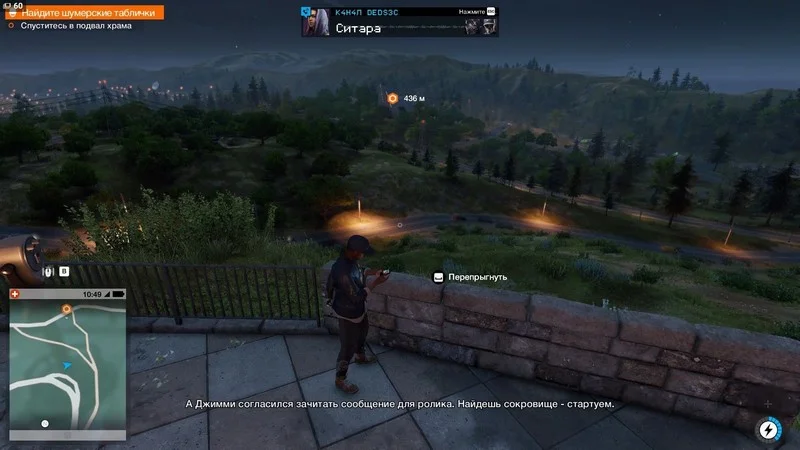Viewport: 800px width, 450px height.
Task: Click the lightning bolt botnet icon
Action: (768, 429)
